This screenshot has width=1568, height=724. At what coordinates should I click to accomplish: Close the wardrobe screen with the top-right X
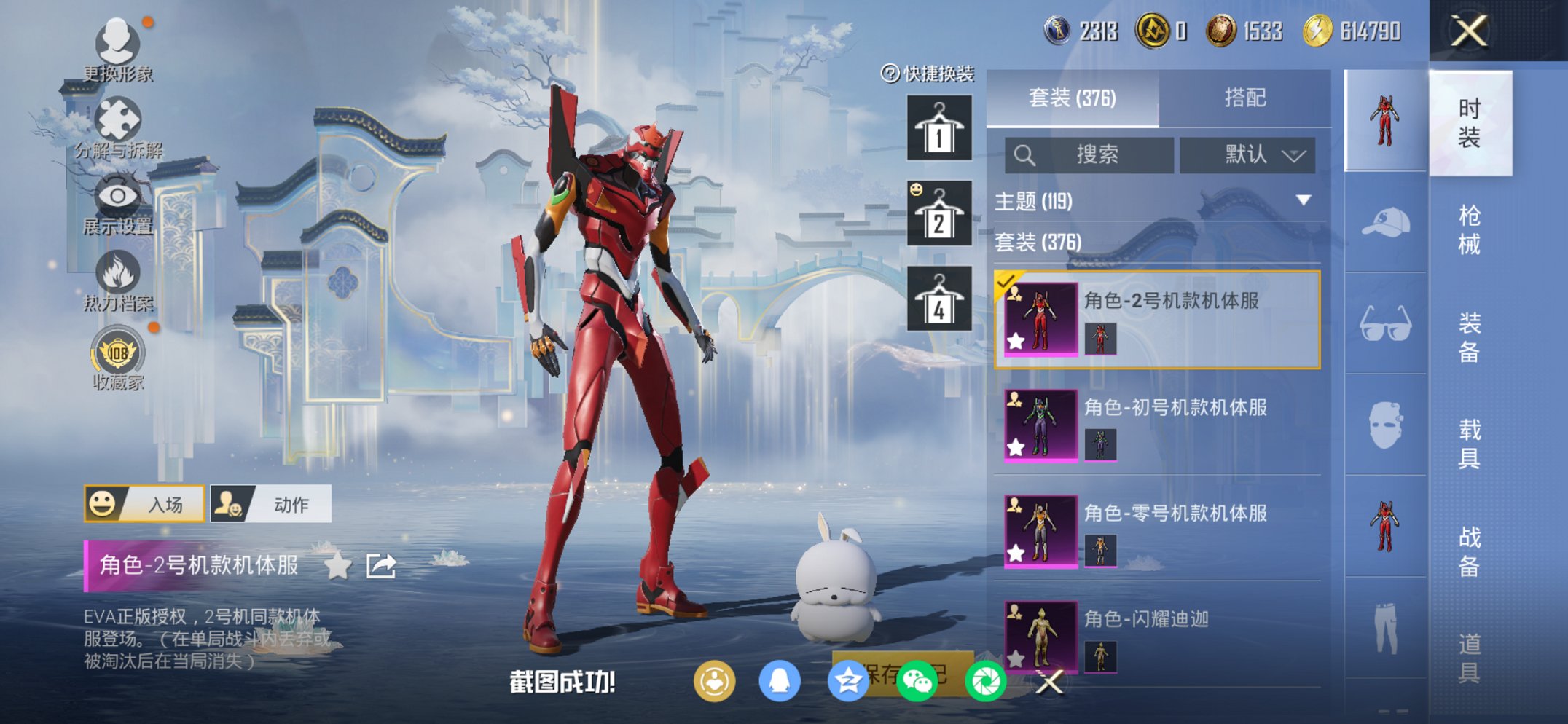[x=1468, y=31]
